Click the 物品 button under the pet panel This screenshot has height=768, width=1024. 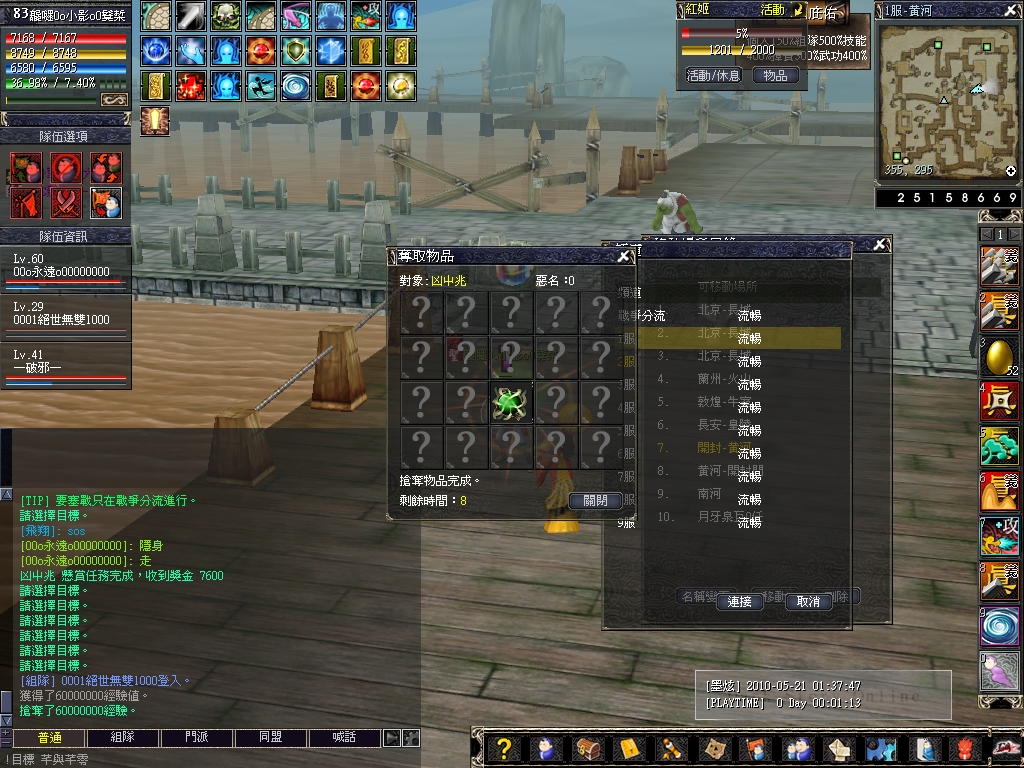click(x=775, y=75)
